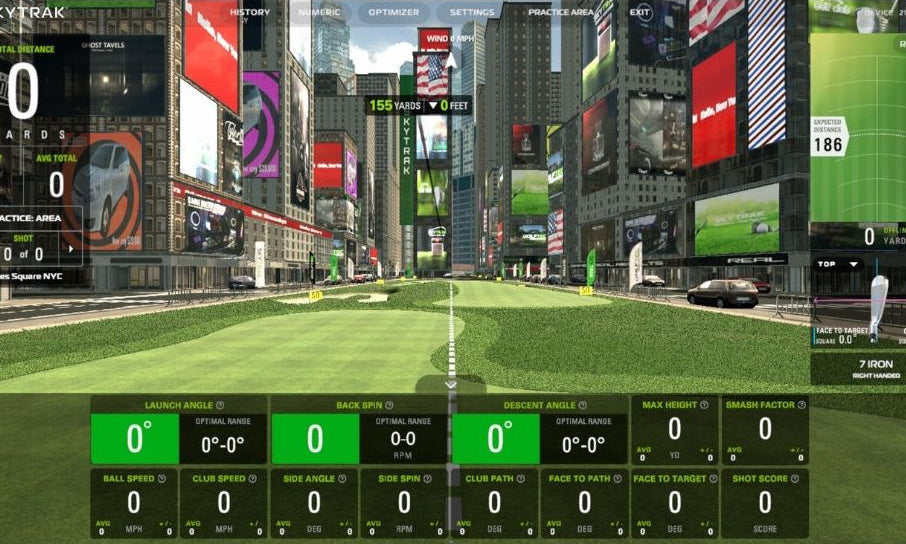Screen dimensions: 906x544
Task: Exit the practice session
Action: pyautogui.click(x=640, y=12)
